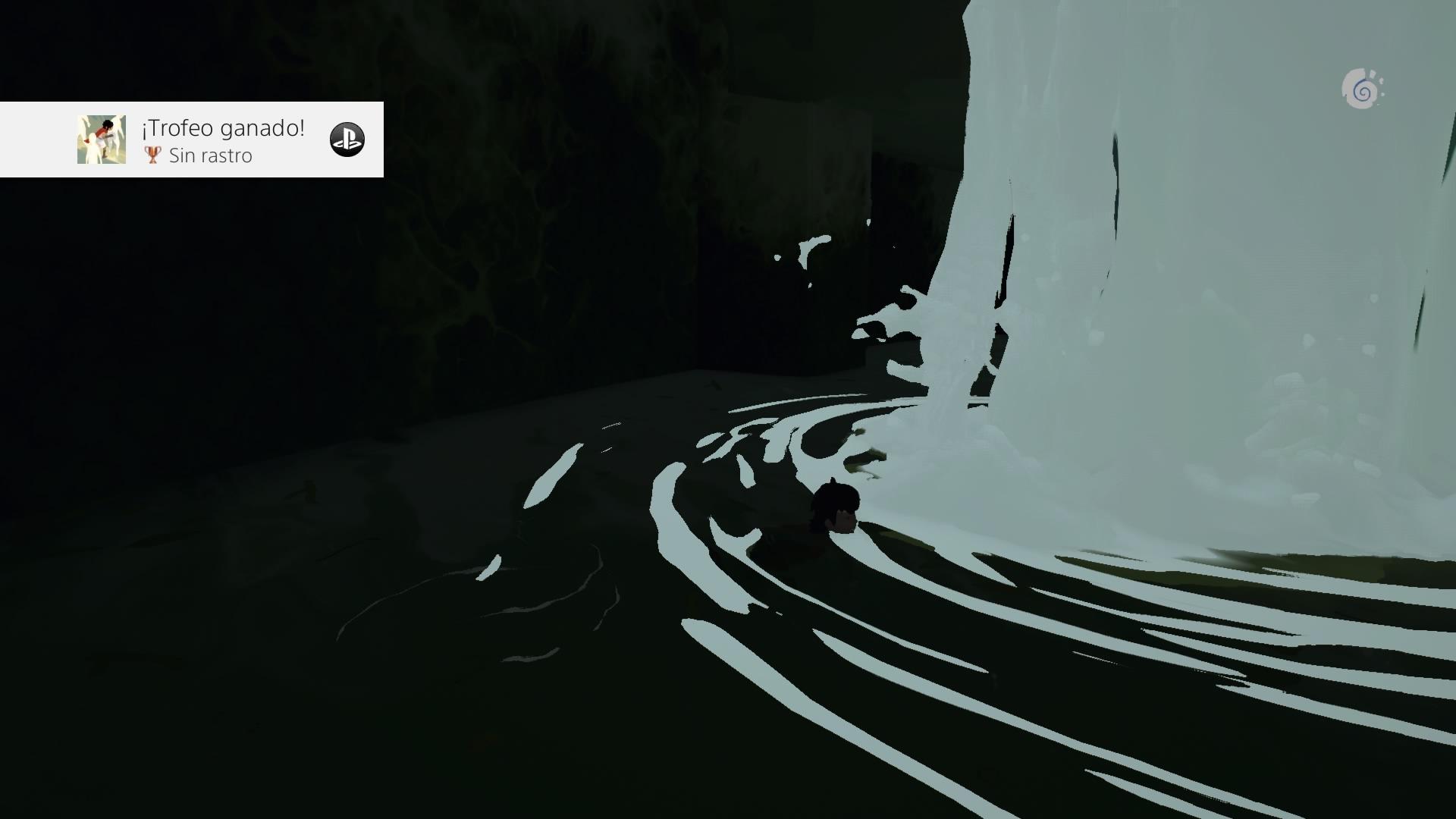Screen dimensions: 1456x819
Task: Click the trophy thumbnail image
Action: pos(102,140)
